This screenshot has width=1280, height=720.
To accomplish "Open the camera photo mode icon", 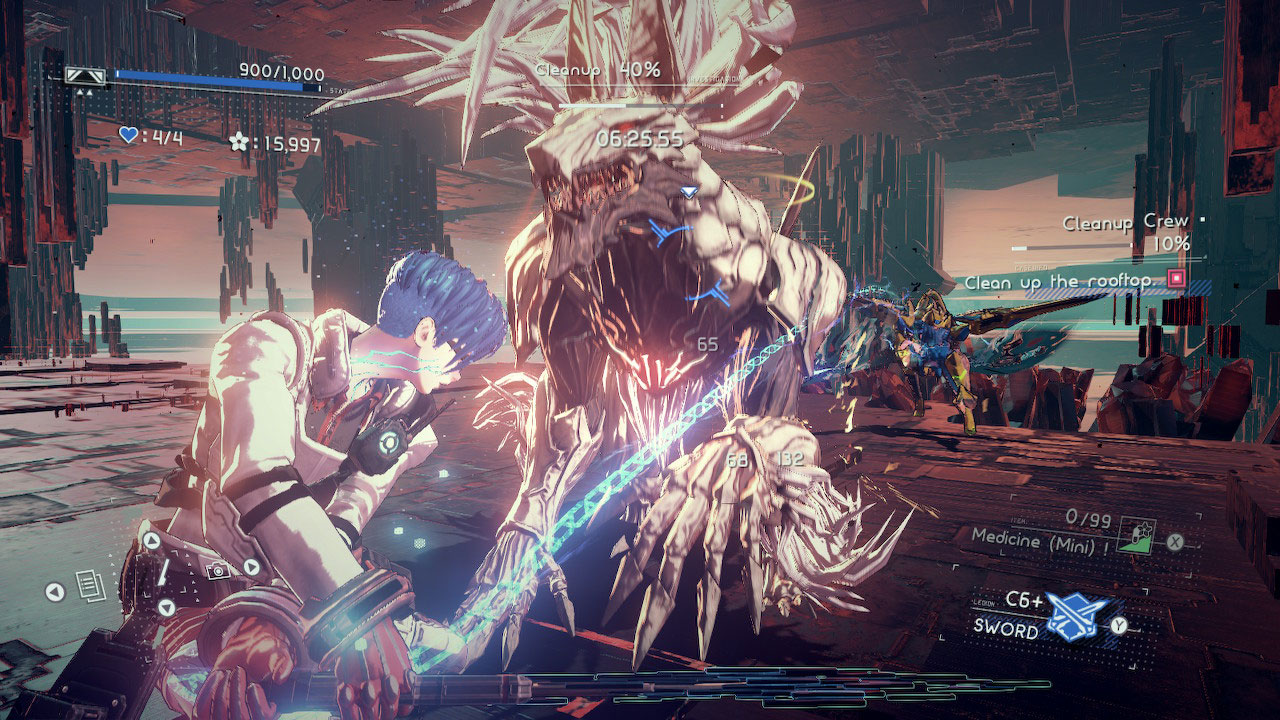I will click(x=219, y=571).
